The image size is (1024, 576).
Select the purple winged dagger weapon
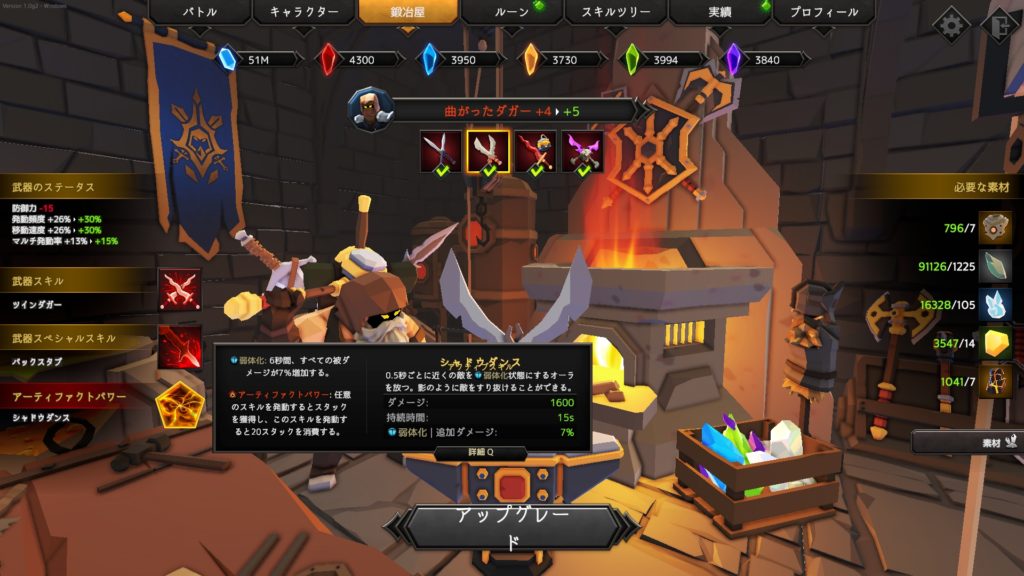(x=582, y=151)
